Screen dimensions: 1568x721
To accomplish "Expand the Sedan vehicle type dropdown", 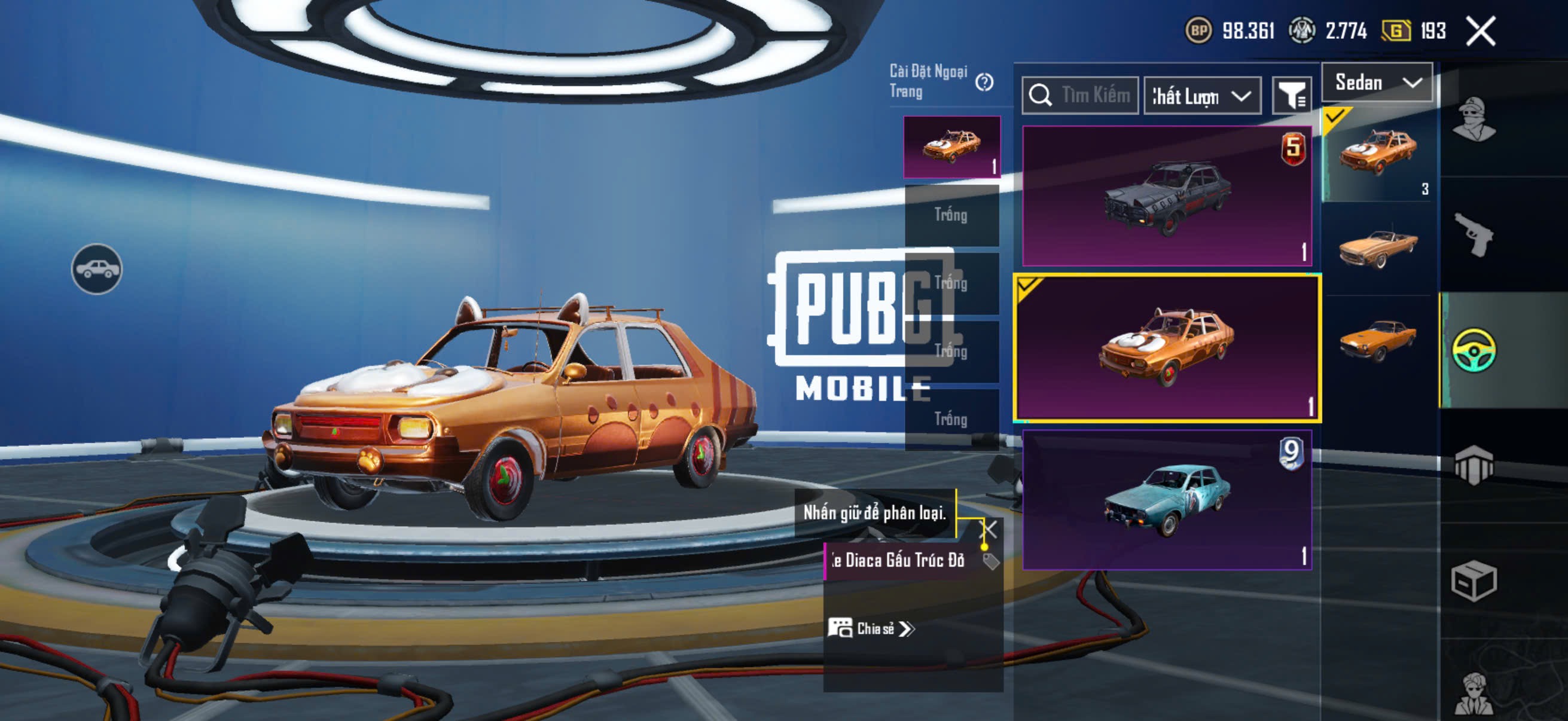I will pyautogui.click(x=1377, y=83).
